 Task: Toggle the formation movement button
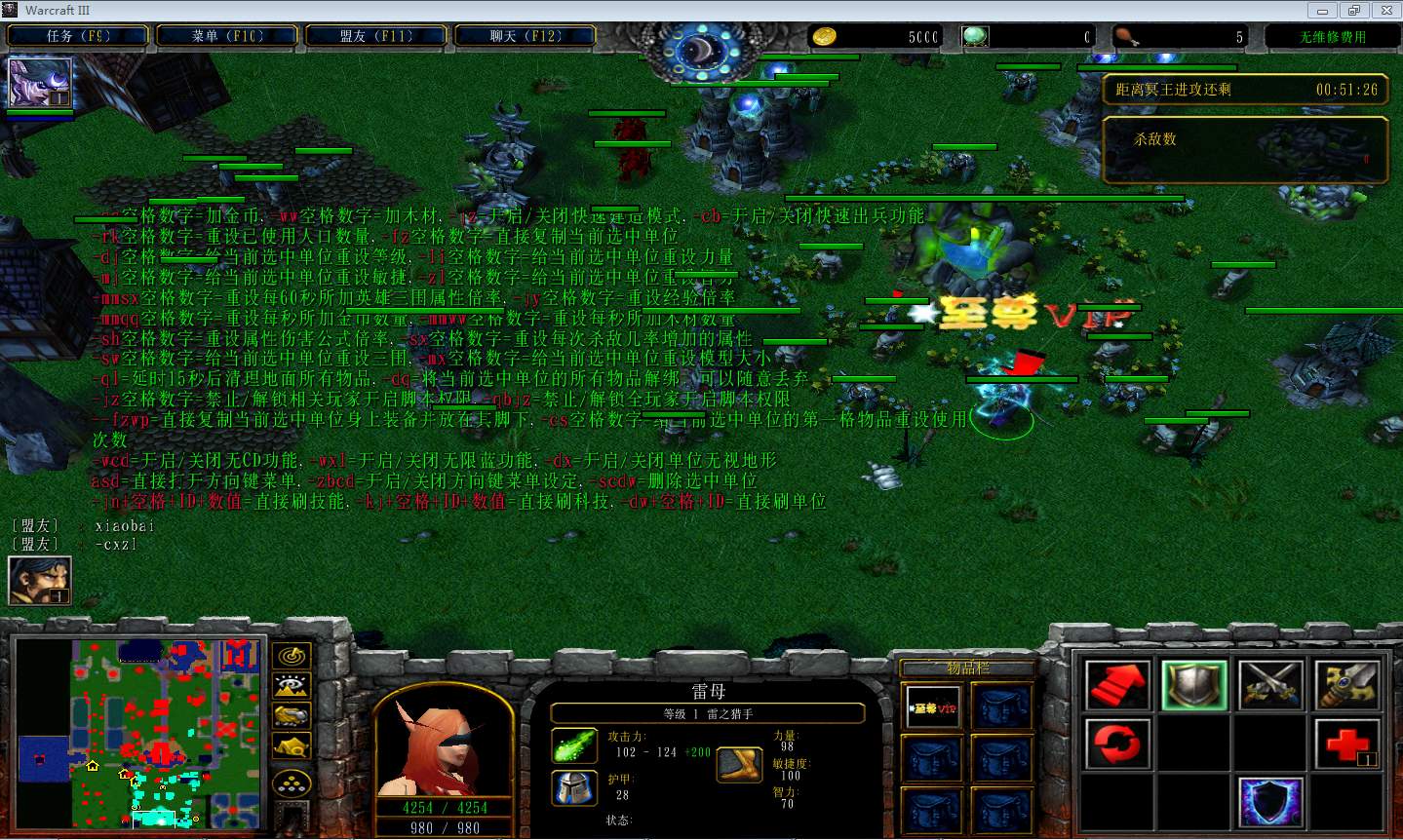[292, 783]
